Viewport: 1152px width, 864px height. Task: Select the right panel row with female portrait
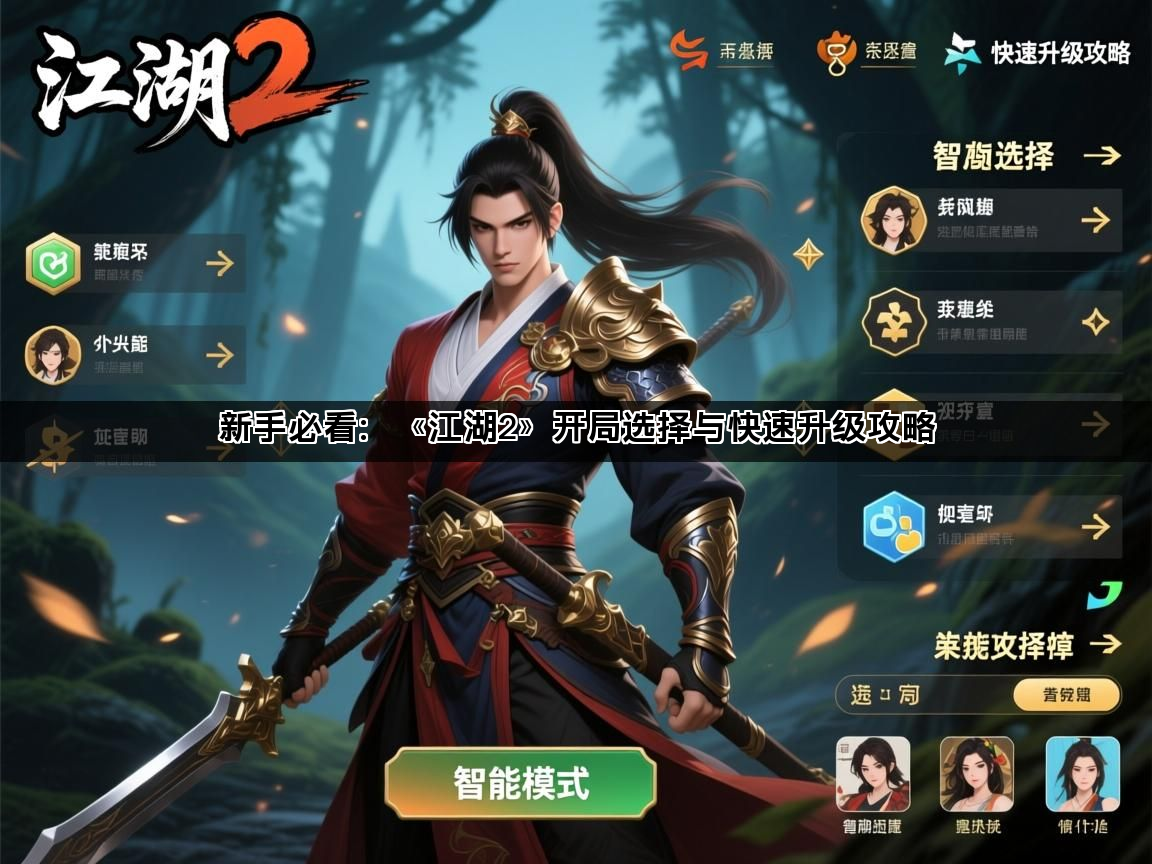coord(991,220)
